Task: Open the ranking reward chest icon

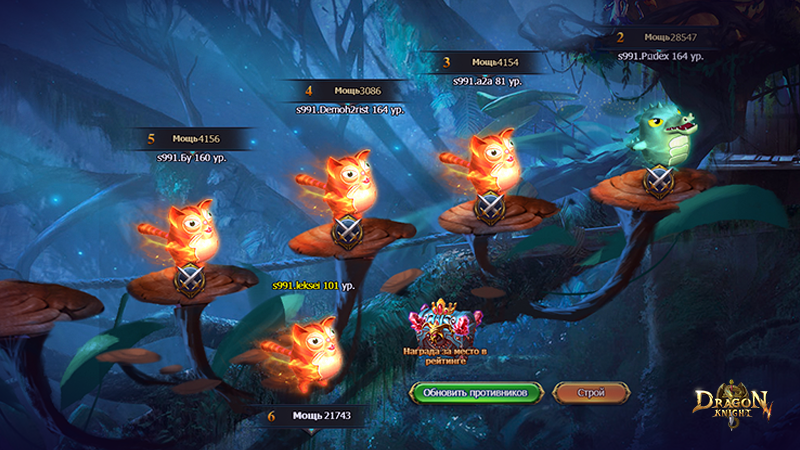Action: (x=443, y=324)
